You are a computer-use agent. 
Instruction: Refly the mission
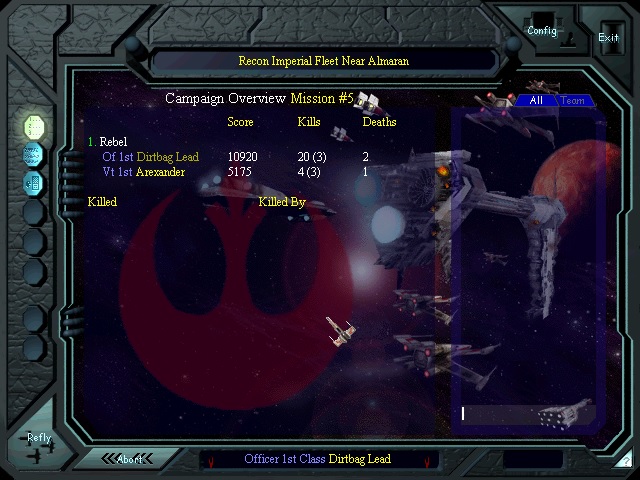tap(39, 438)
